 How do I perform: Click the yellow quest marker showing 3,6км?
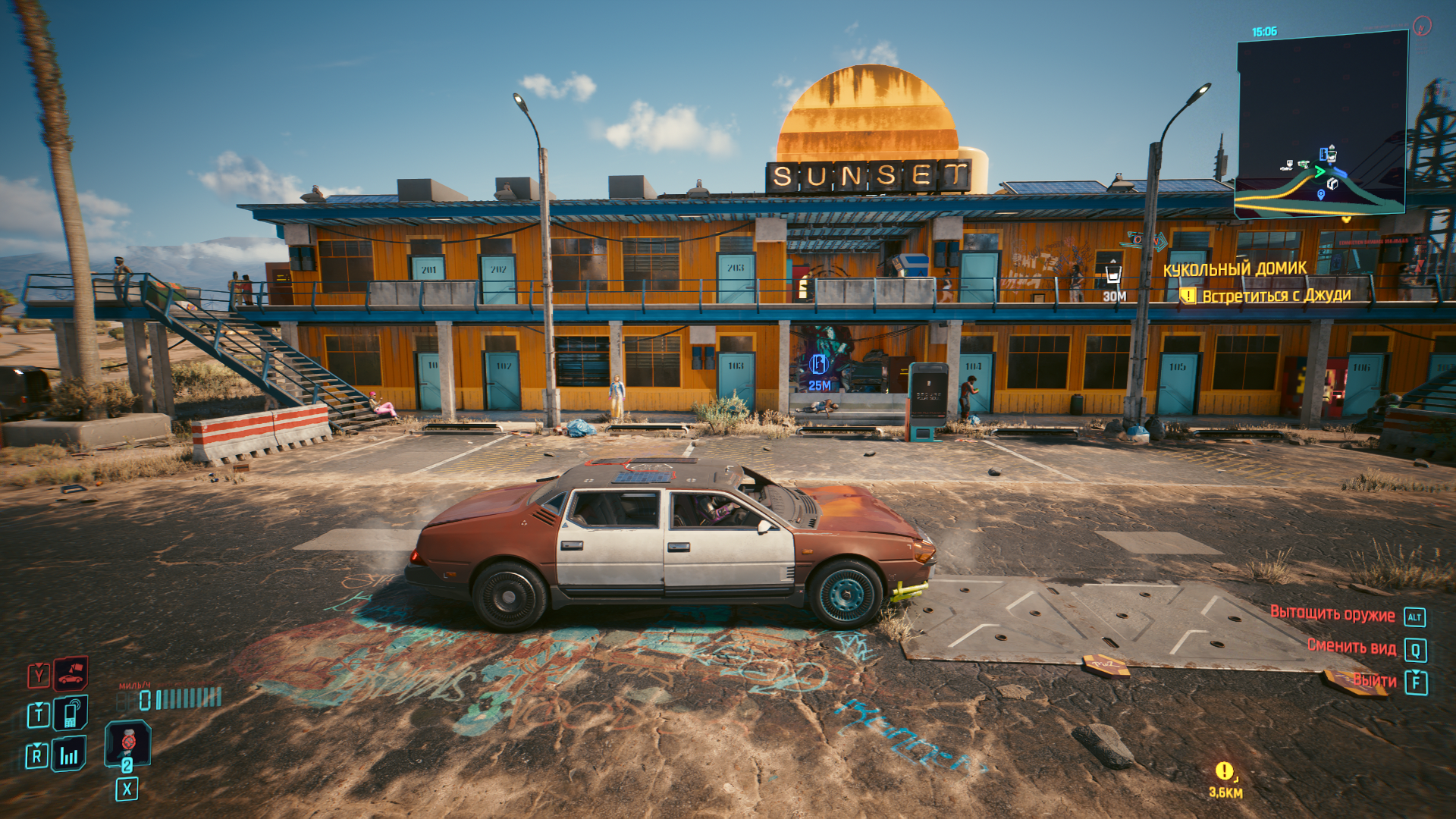[1224, 771]
